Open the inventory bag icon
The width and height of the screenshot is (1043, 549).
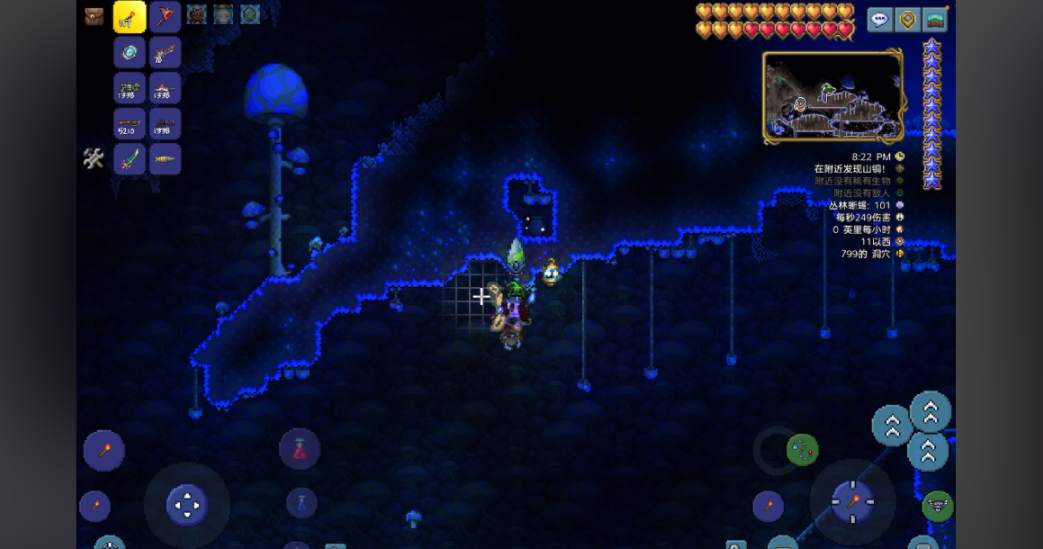pos(94,16)
